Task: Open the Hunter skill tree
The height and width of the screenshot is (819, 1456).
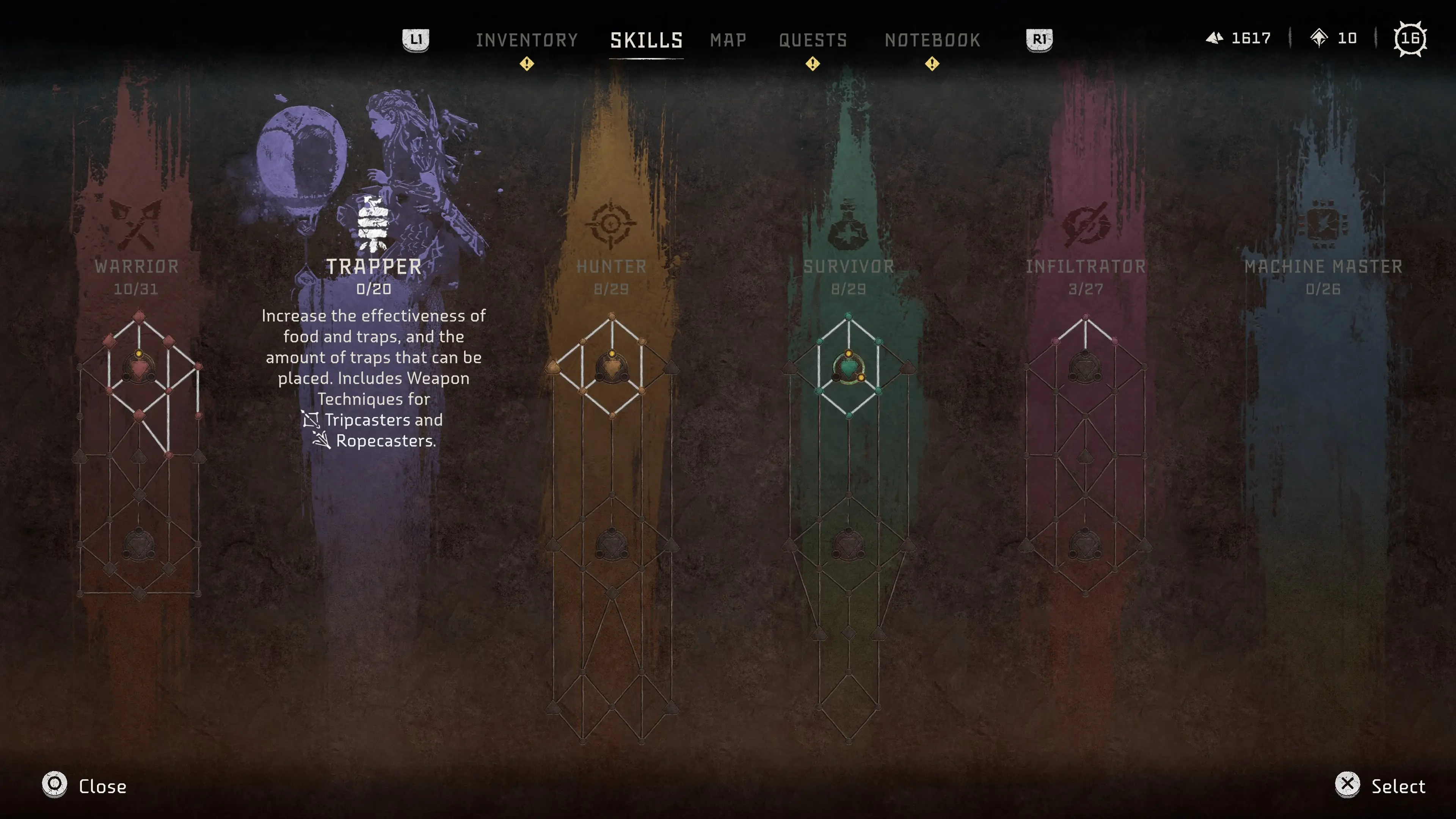Action: (612, 267)
